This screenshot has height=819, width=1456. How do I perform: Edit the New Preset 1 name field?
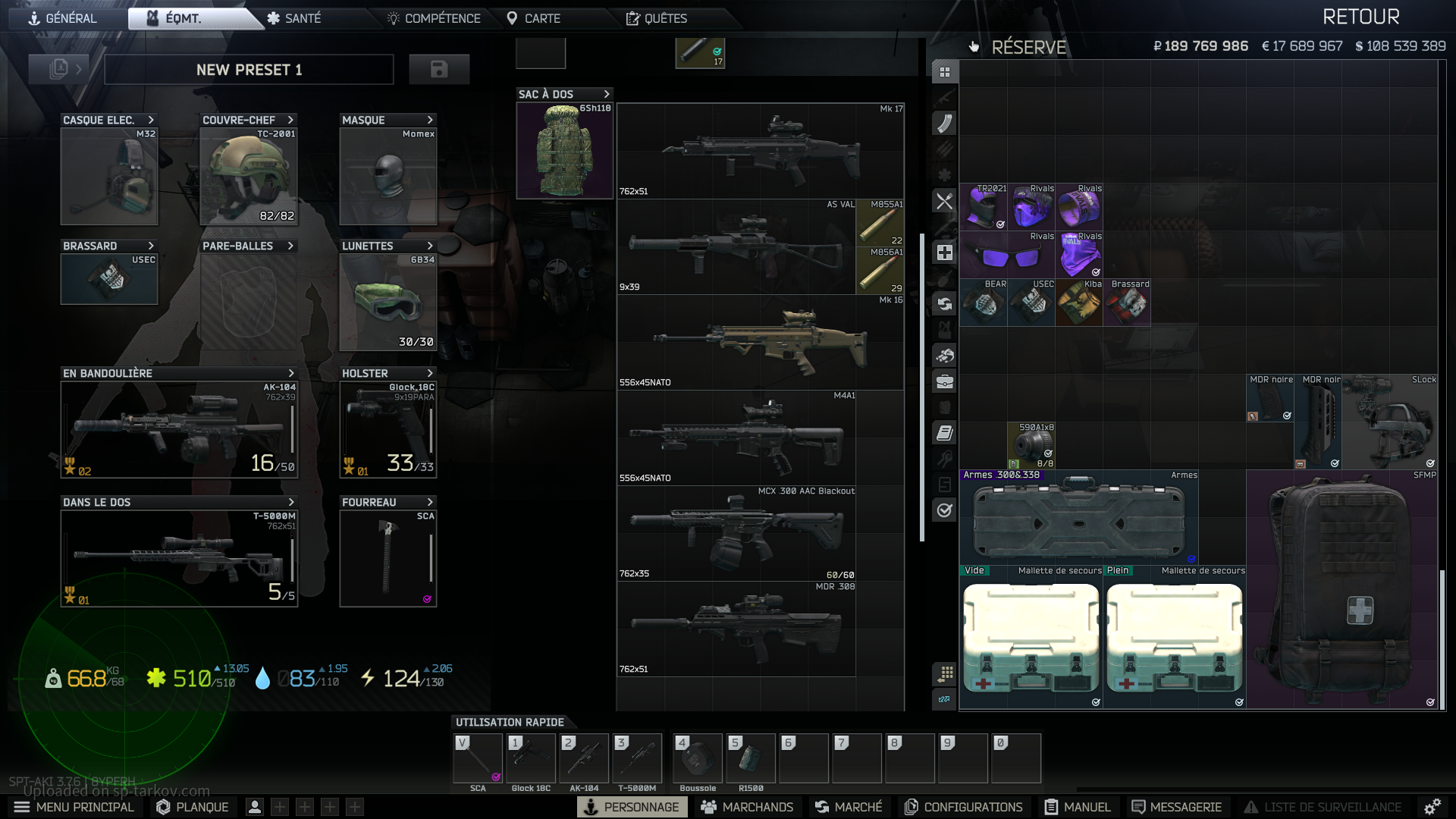(x=249, y=70)
